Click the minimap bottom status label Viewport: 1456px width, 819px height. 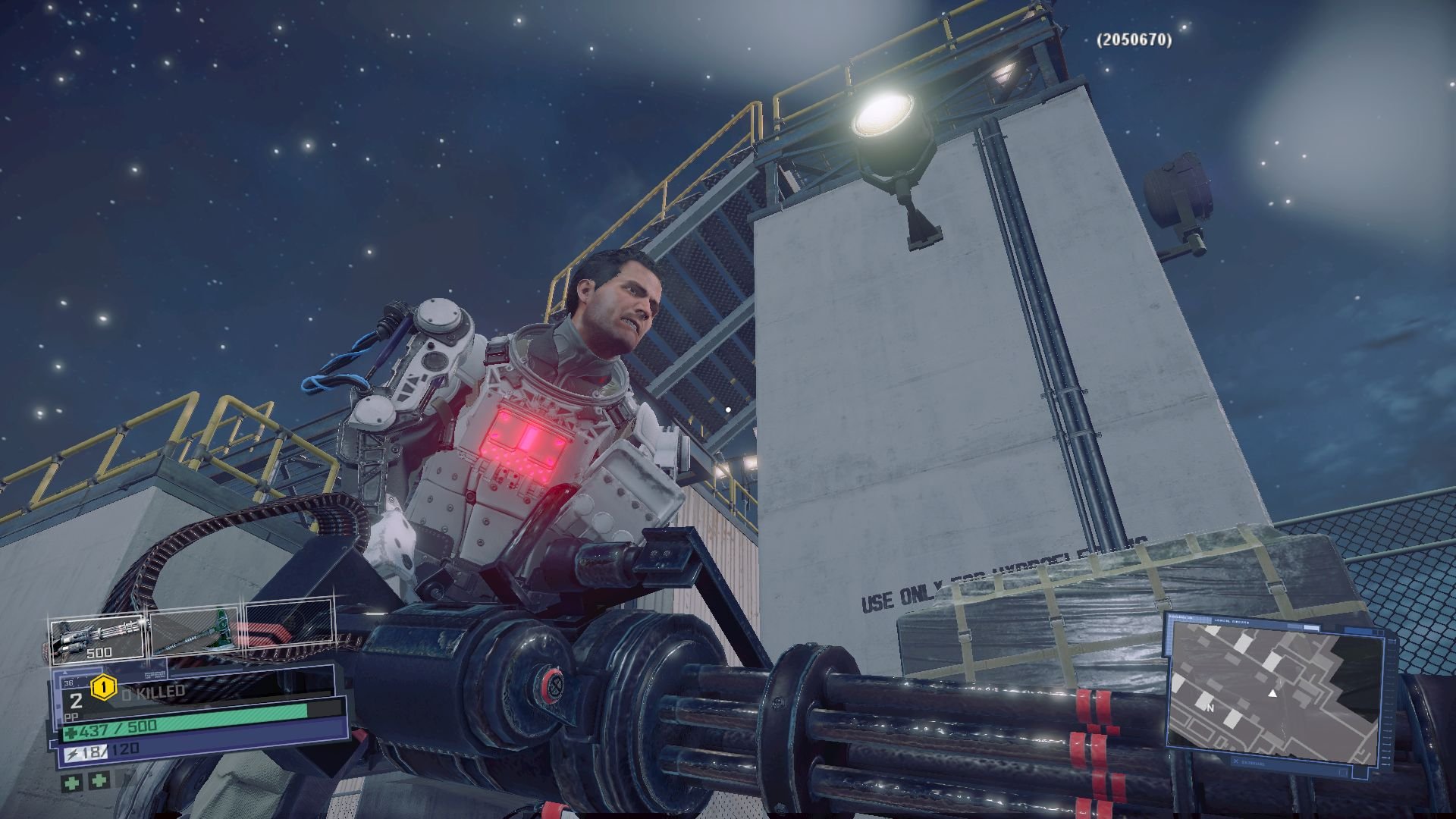pyautogui.click(x=1250, y=761)
